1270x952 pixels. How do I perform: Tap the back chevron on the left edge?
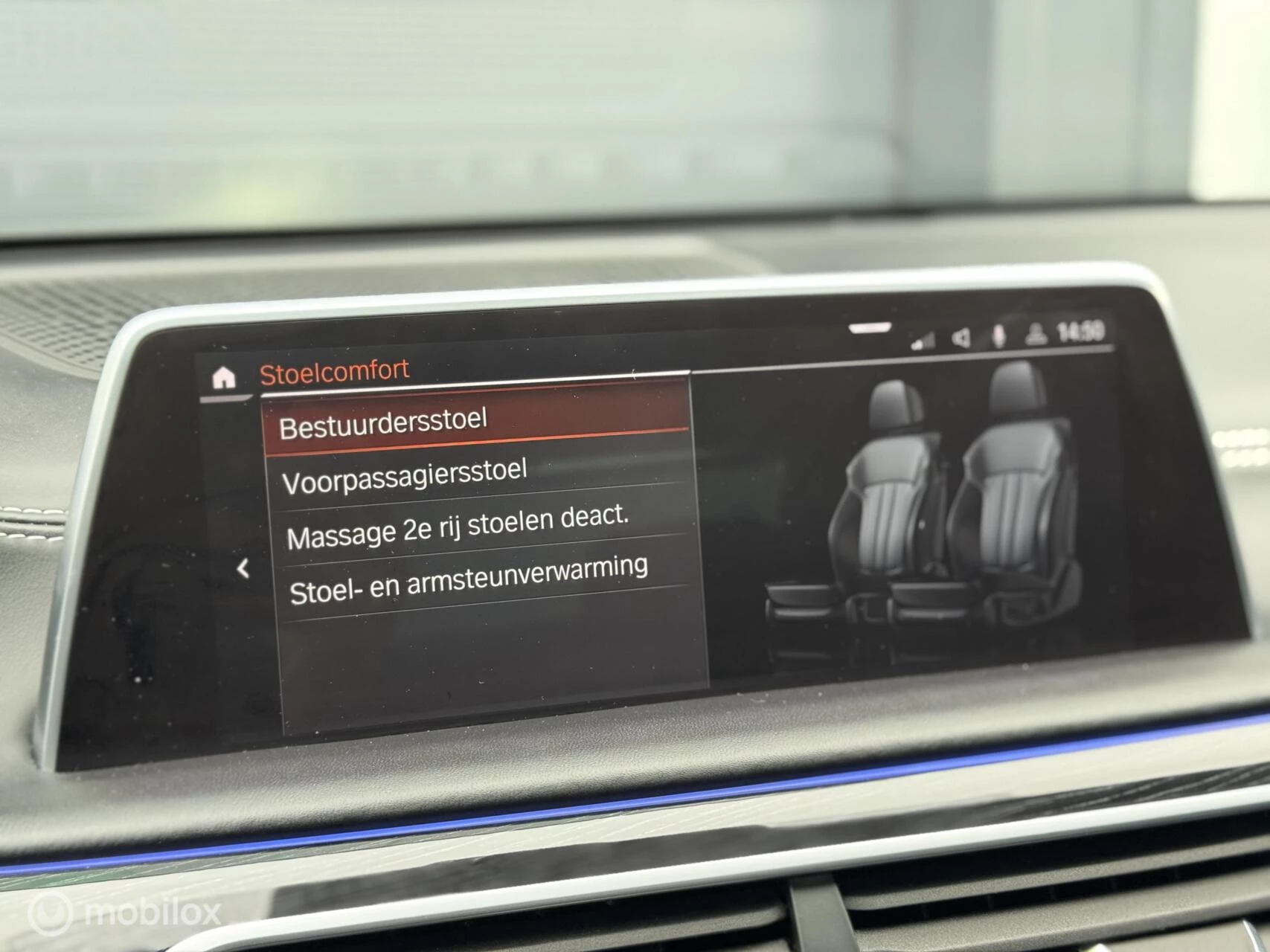tap(243, 567)
